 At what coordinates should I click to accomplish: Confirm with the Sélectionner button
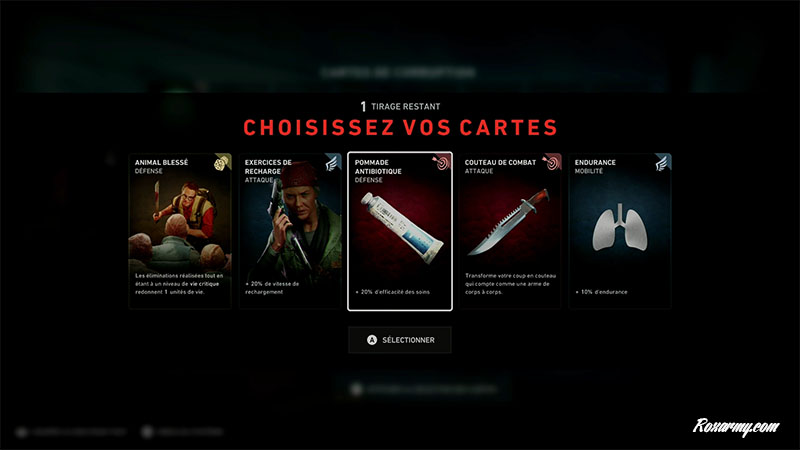point(400,340)
